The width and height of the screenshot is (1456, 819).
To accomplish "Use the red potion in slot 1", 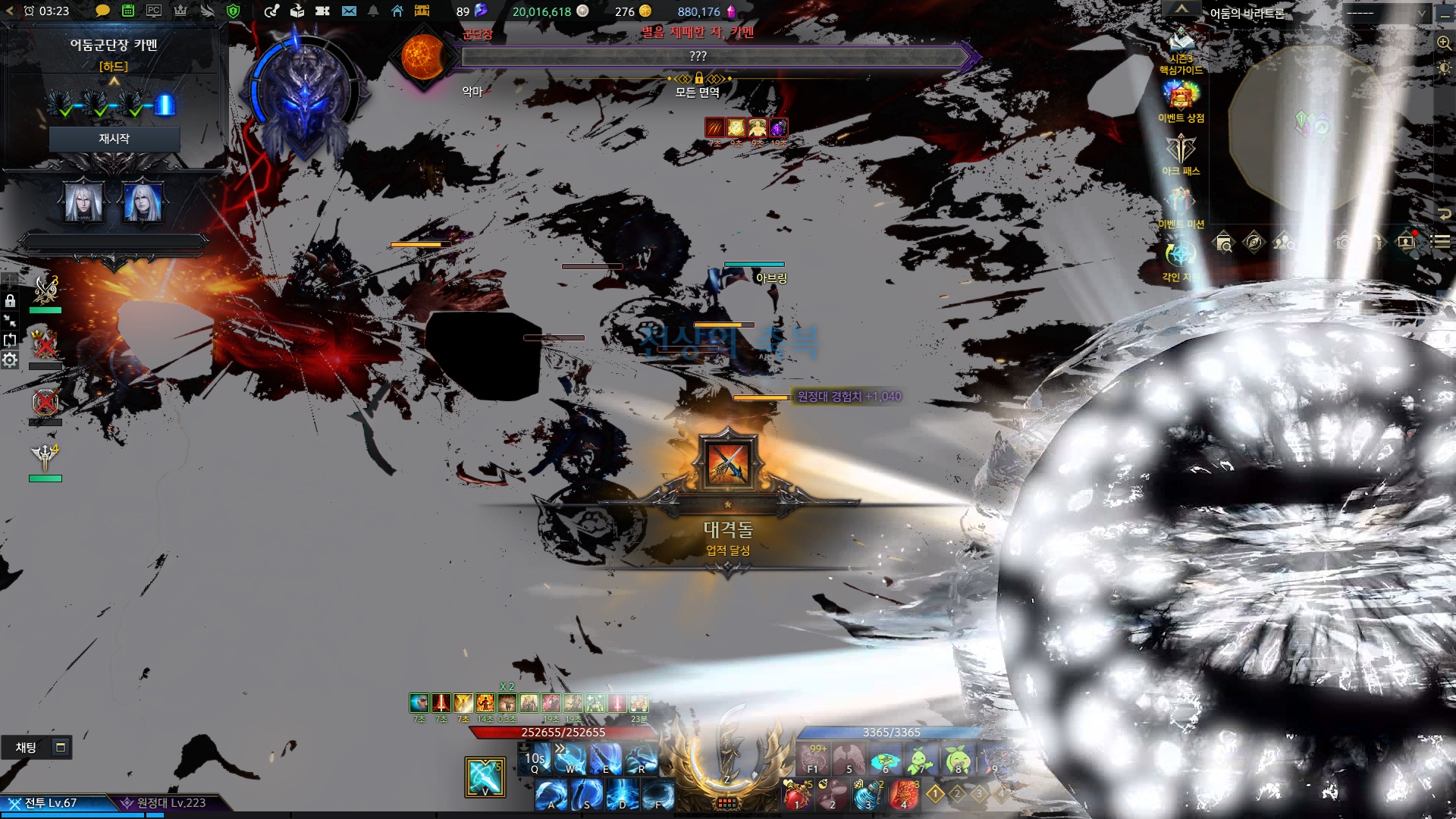I will 798,795.
